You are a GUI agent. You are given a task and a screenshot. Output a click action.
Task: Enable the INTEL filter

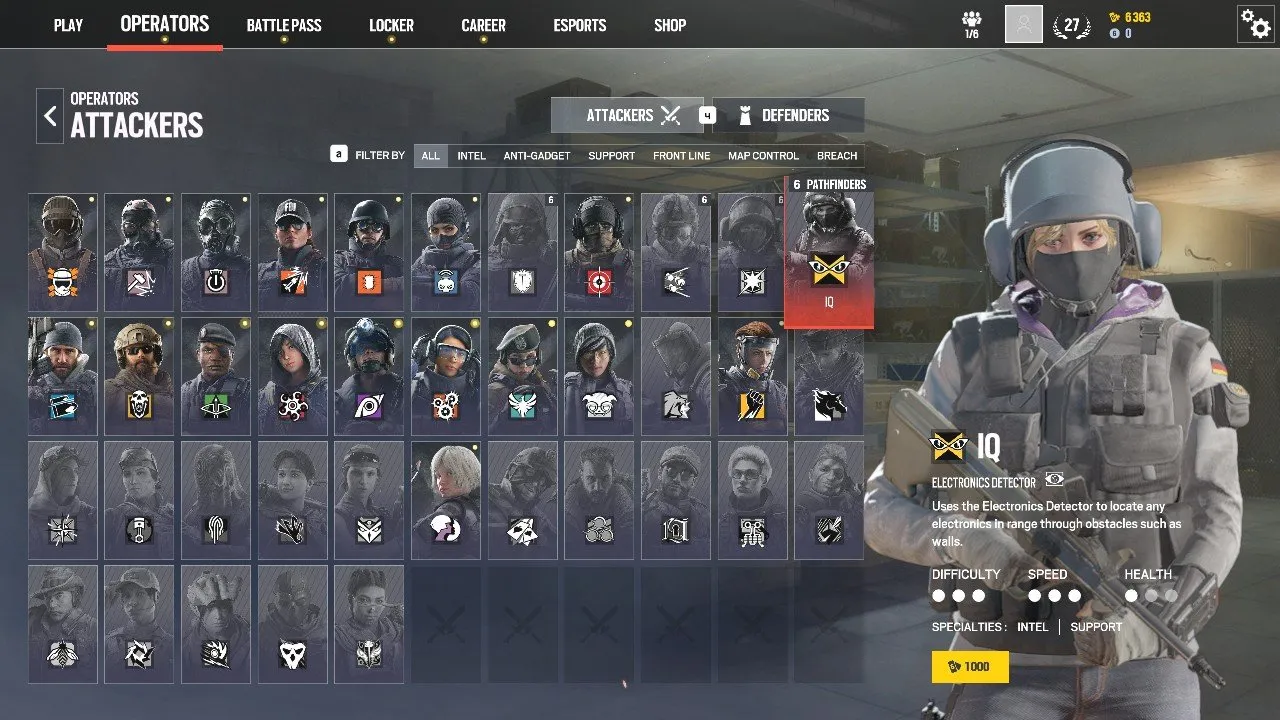pos(470,156)
